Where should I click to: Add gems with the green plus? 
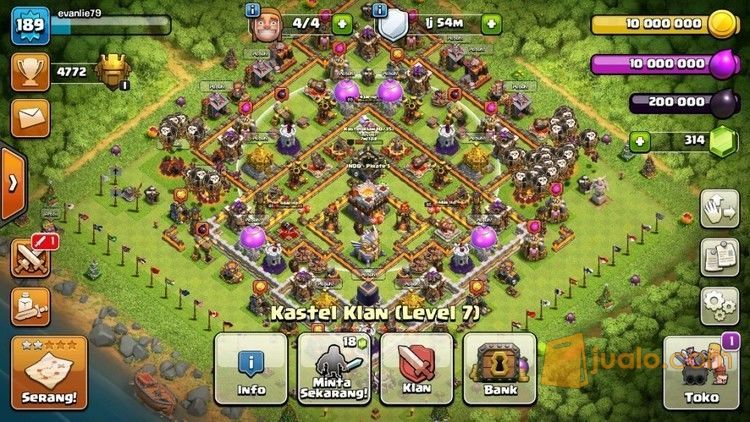click(x=642, y=141)
